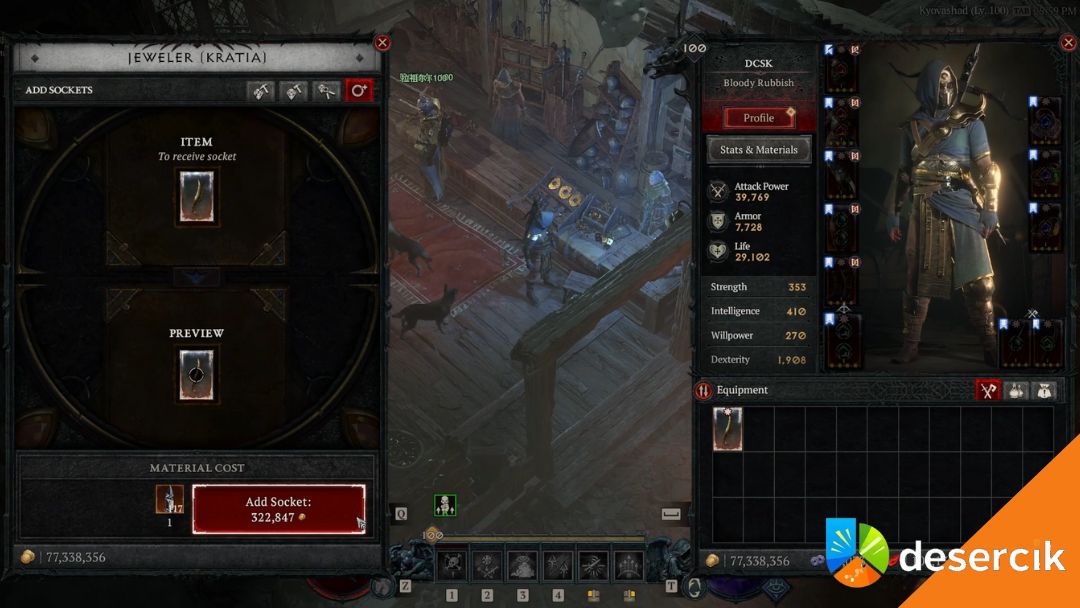Activate the skull skill in the hotbar
The image size is (1080, 608).
(x=452, y=566)
